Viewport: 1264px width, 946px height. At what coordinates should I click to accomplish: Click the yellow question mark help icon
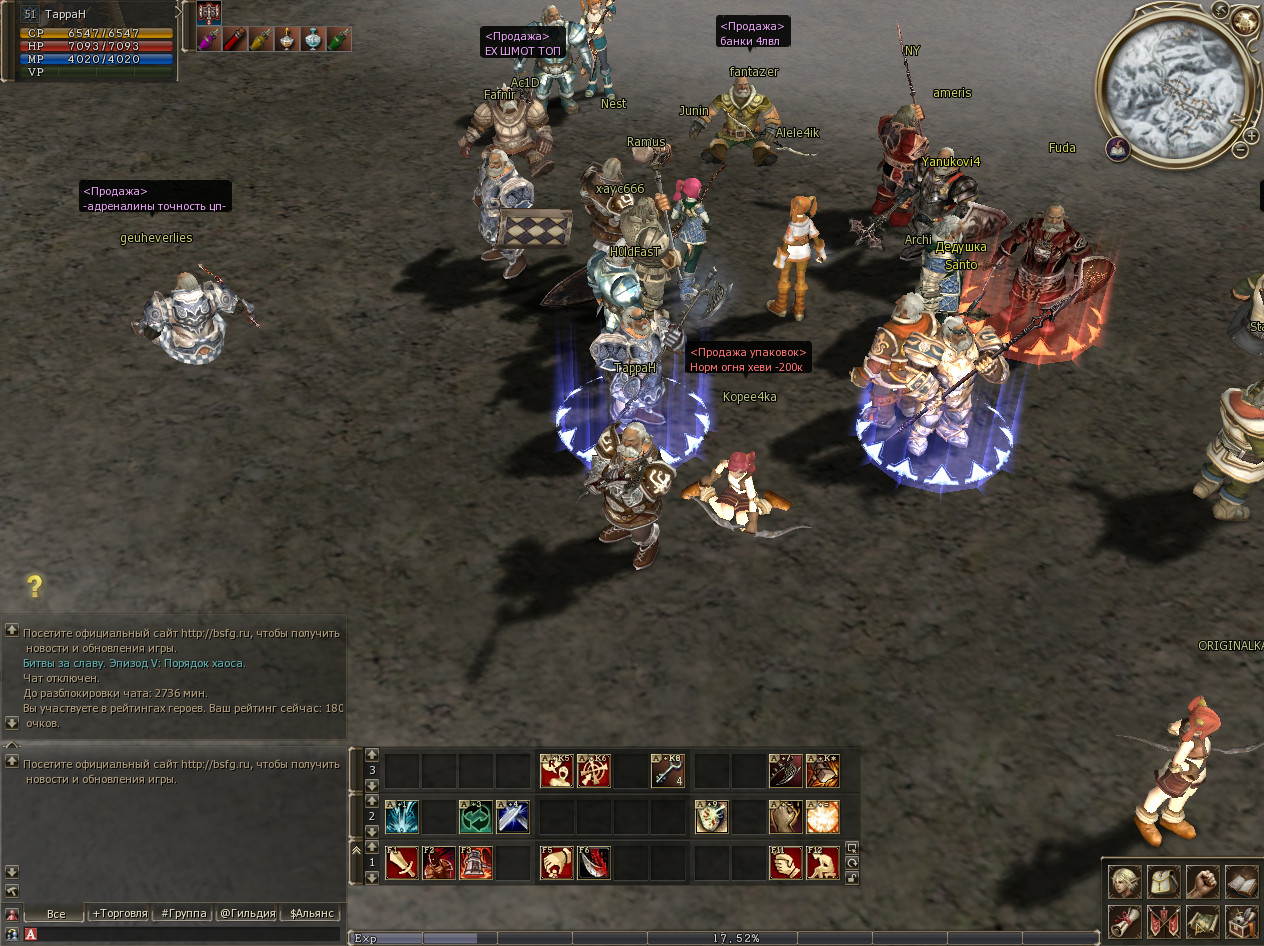(35, 586)
